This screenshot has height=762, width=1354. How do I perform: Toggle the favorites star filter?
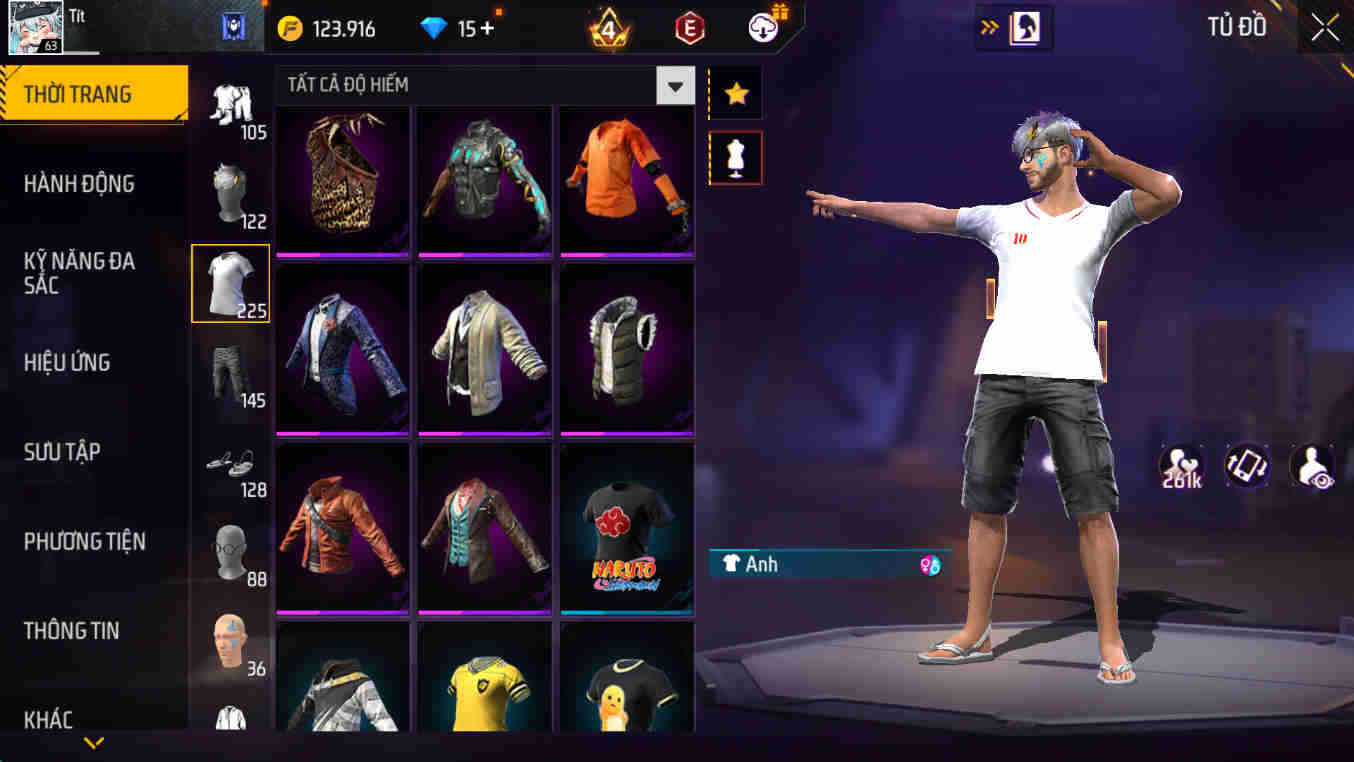point(735,93)
